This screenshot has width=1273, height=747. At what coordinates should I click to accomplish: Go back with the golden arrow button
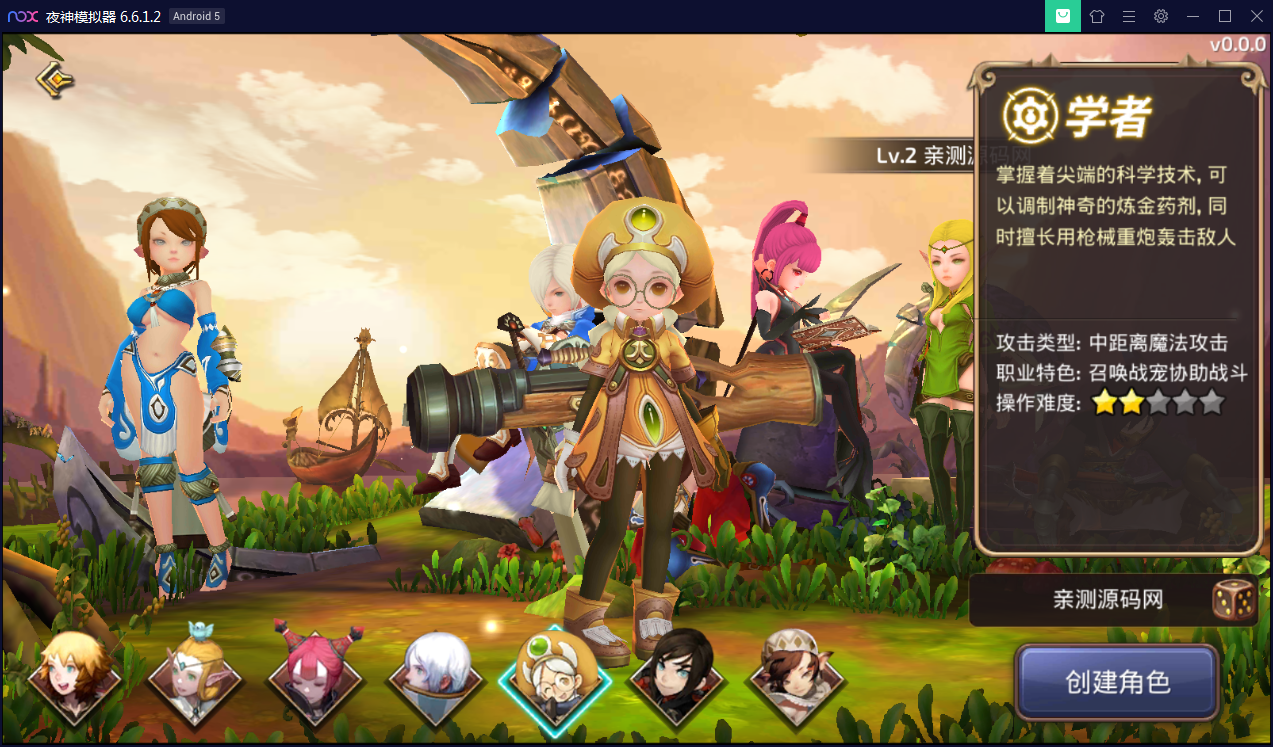click(x=54, y=79)
